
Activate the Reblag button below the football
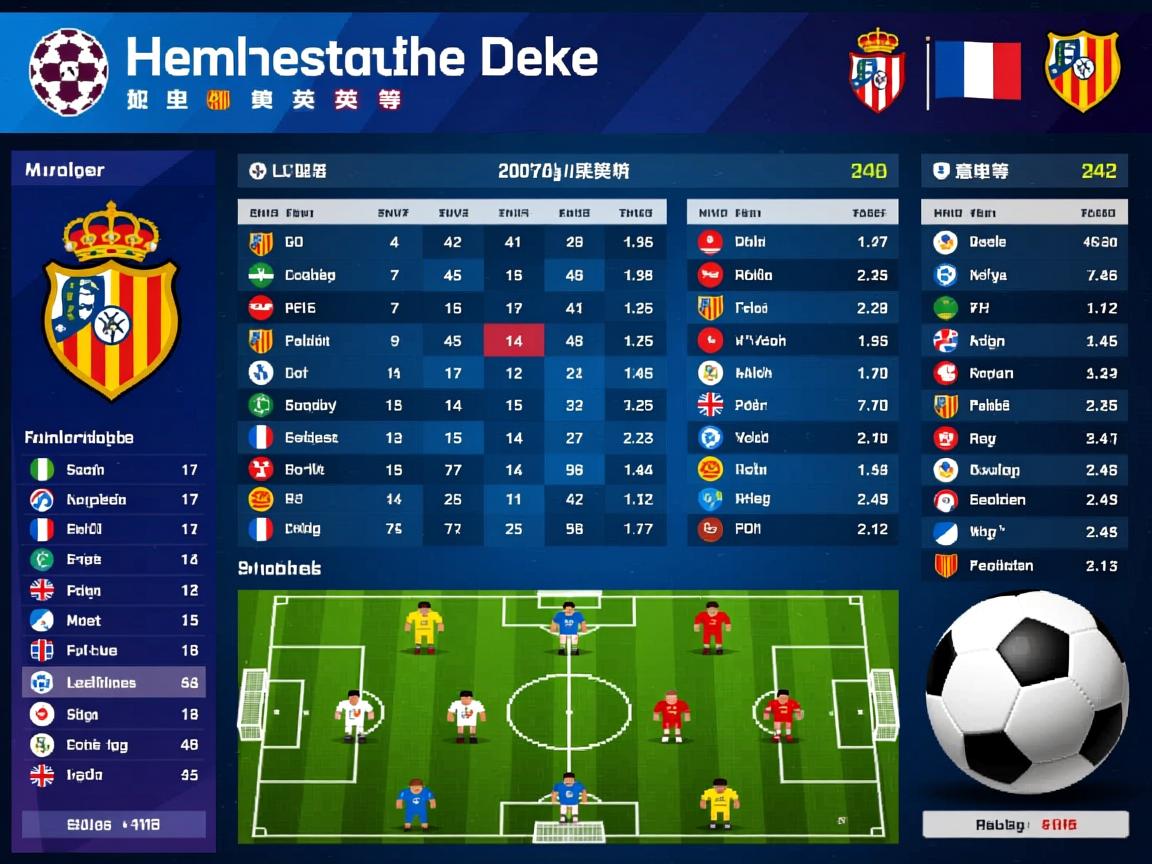1025,825
